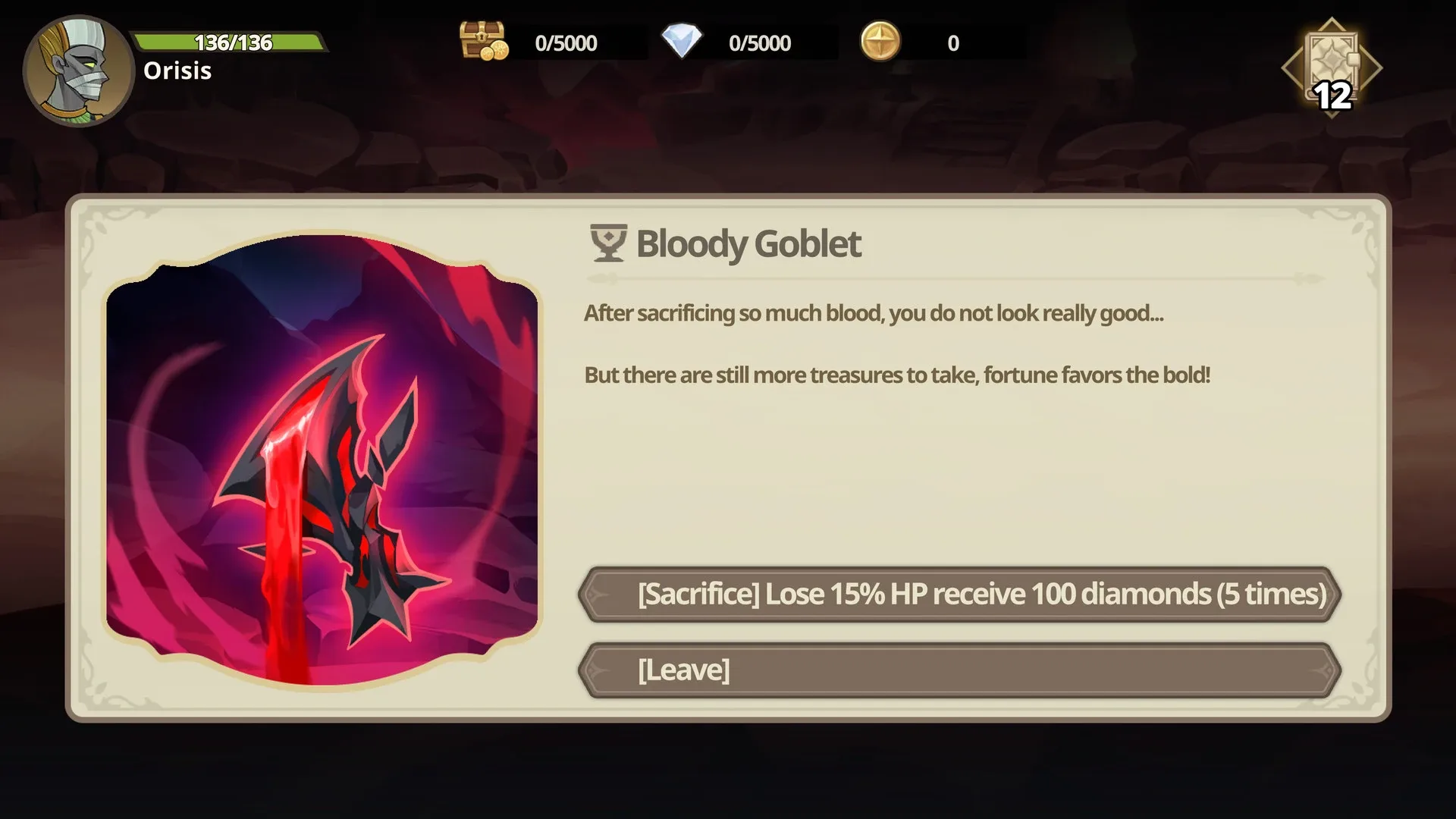Click the gold compass coin icon
Image resolution: width=1456 pixels, height=819 pixels.
tap(881, 39)
